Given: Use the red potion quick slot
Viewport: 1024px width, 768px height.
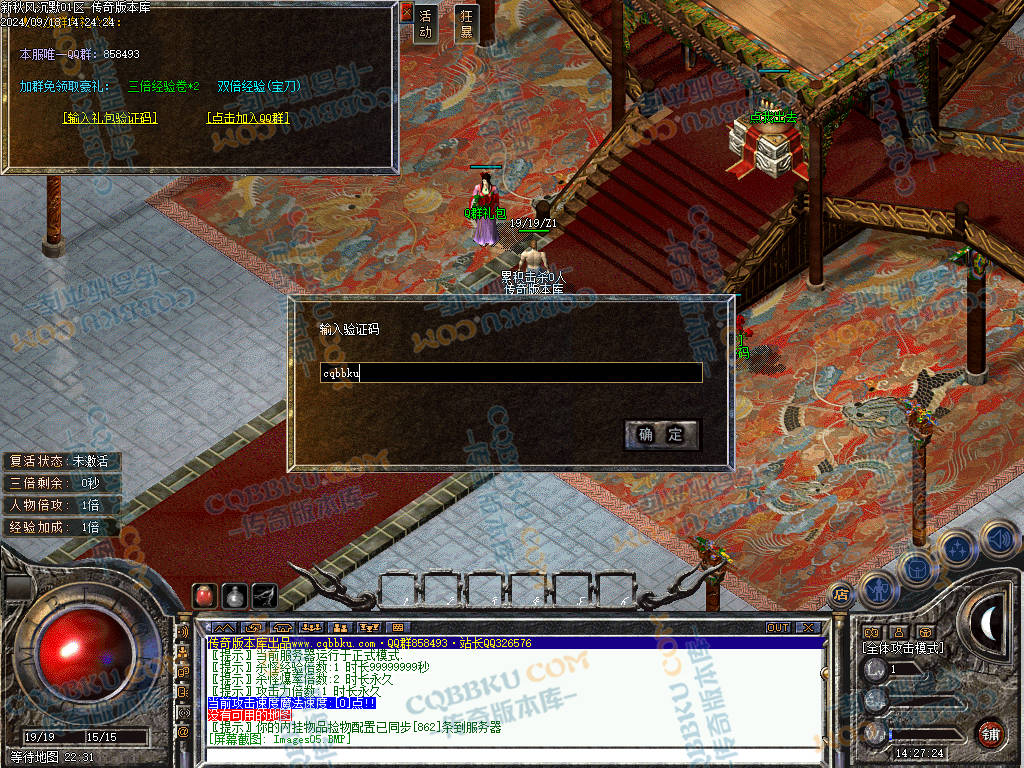Looking at the screenshot, I should coord(204,594).
